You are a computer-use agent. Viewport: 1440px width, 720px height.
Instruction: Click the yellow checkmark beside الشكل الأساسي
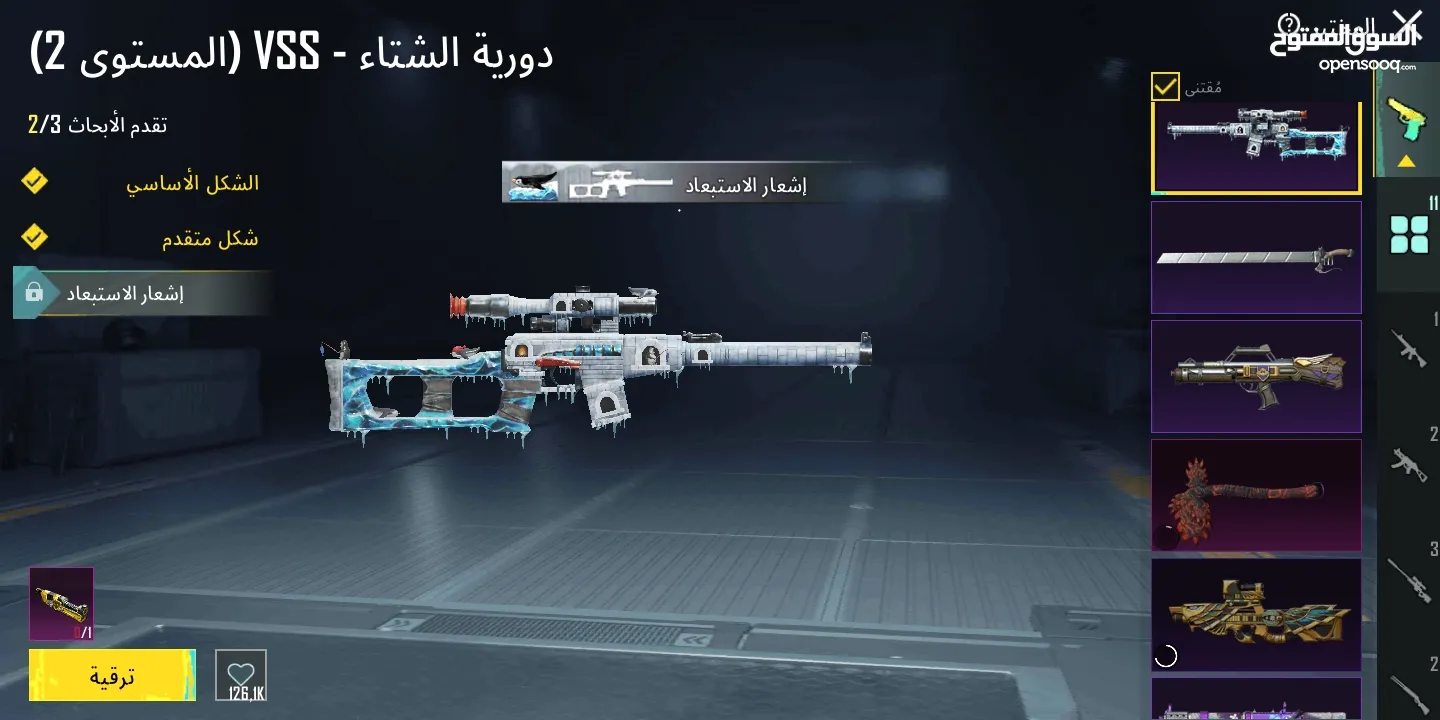[33, 182]
